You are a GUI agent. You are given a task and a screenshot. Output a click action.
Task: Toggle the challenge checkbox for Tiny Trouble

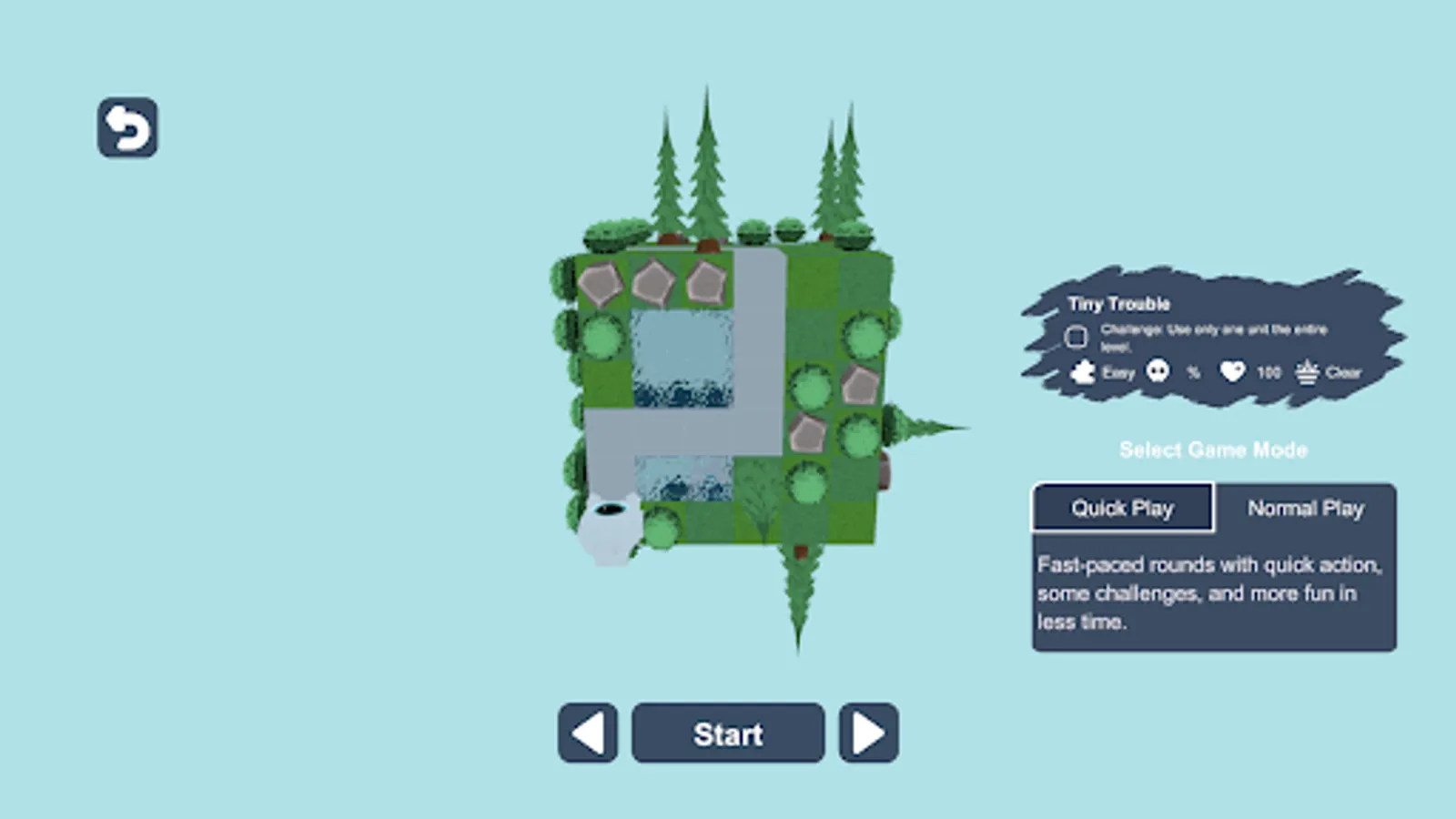[1077, 337]
